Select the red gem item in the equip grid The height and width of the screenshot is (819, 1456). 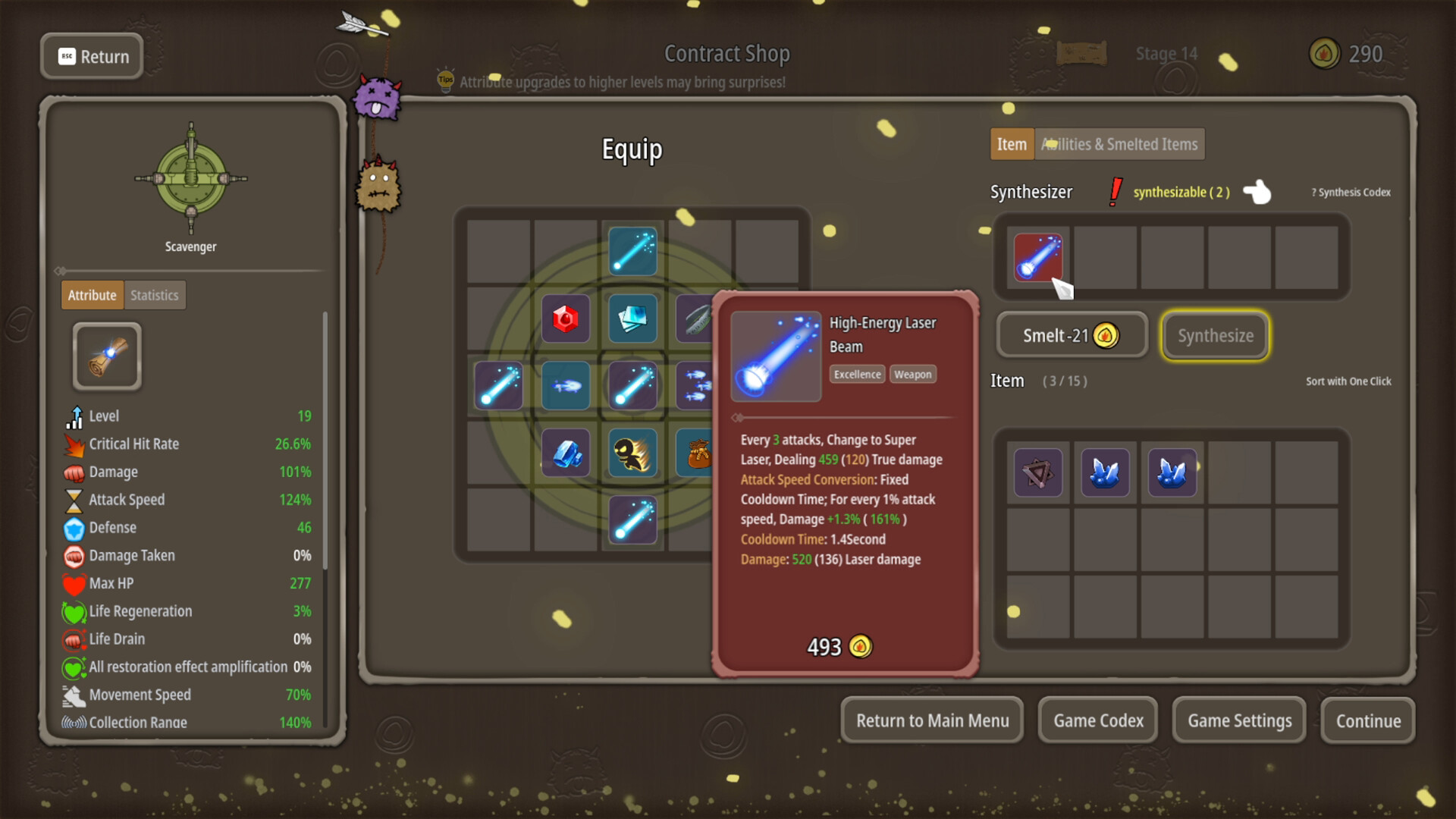coord(566,319)
